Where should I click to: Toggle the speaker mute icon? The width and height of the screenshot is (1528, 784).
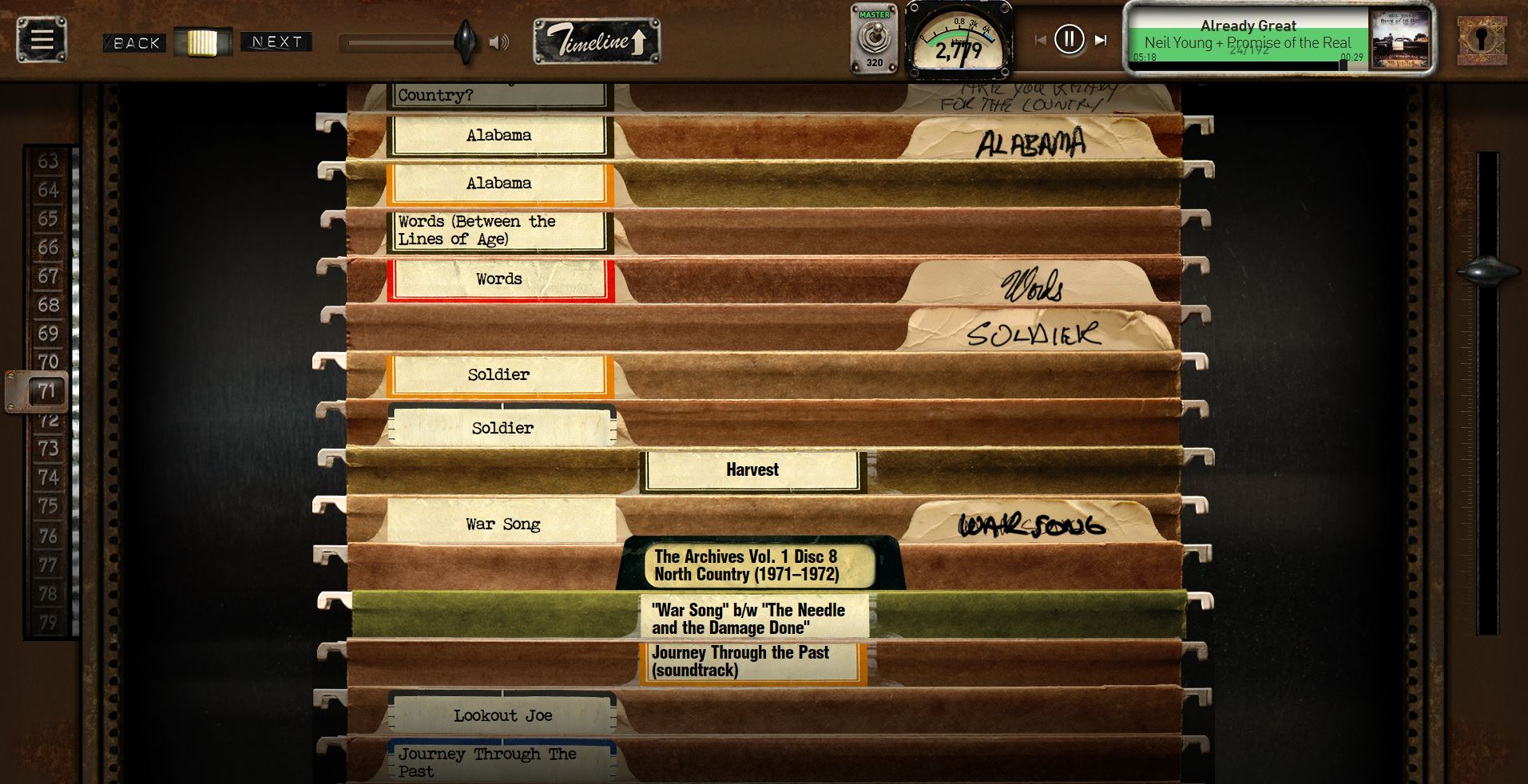click(x=499, y=42)
